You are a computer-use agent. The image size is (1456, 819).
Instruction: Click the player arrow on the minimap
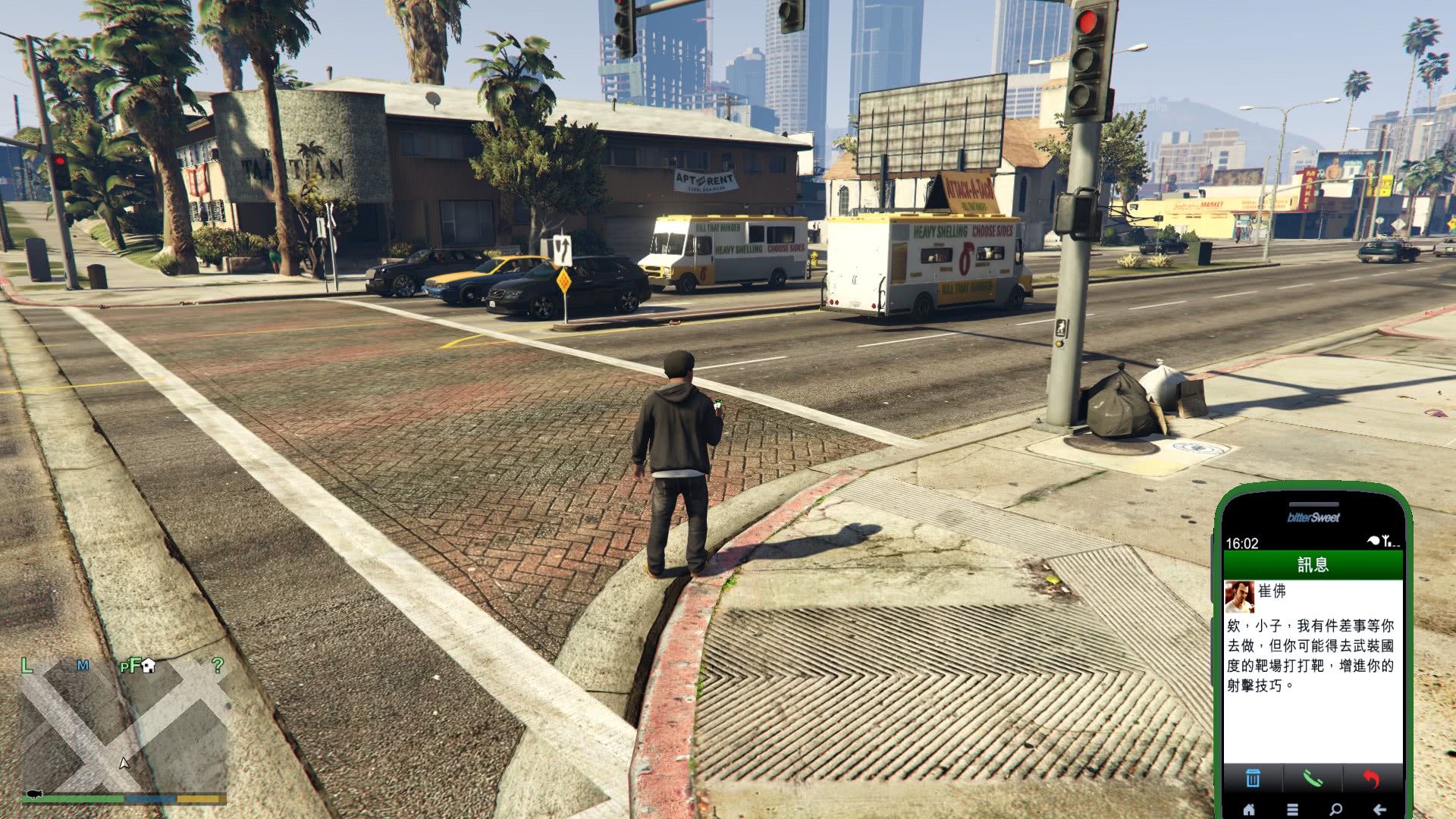tap(124, 763)
